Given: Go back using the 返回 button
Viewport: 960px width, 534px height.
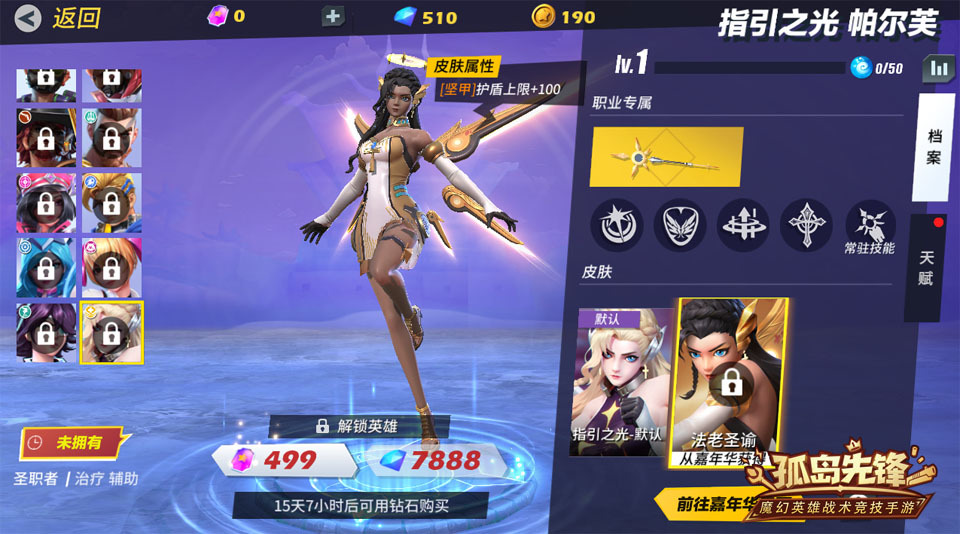Looking at the screenshot, I should click(x=60, y=17).
